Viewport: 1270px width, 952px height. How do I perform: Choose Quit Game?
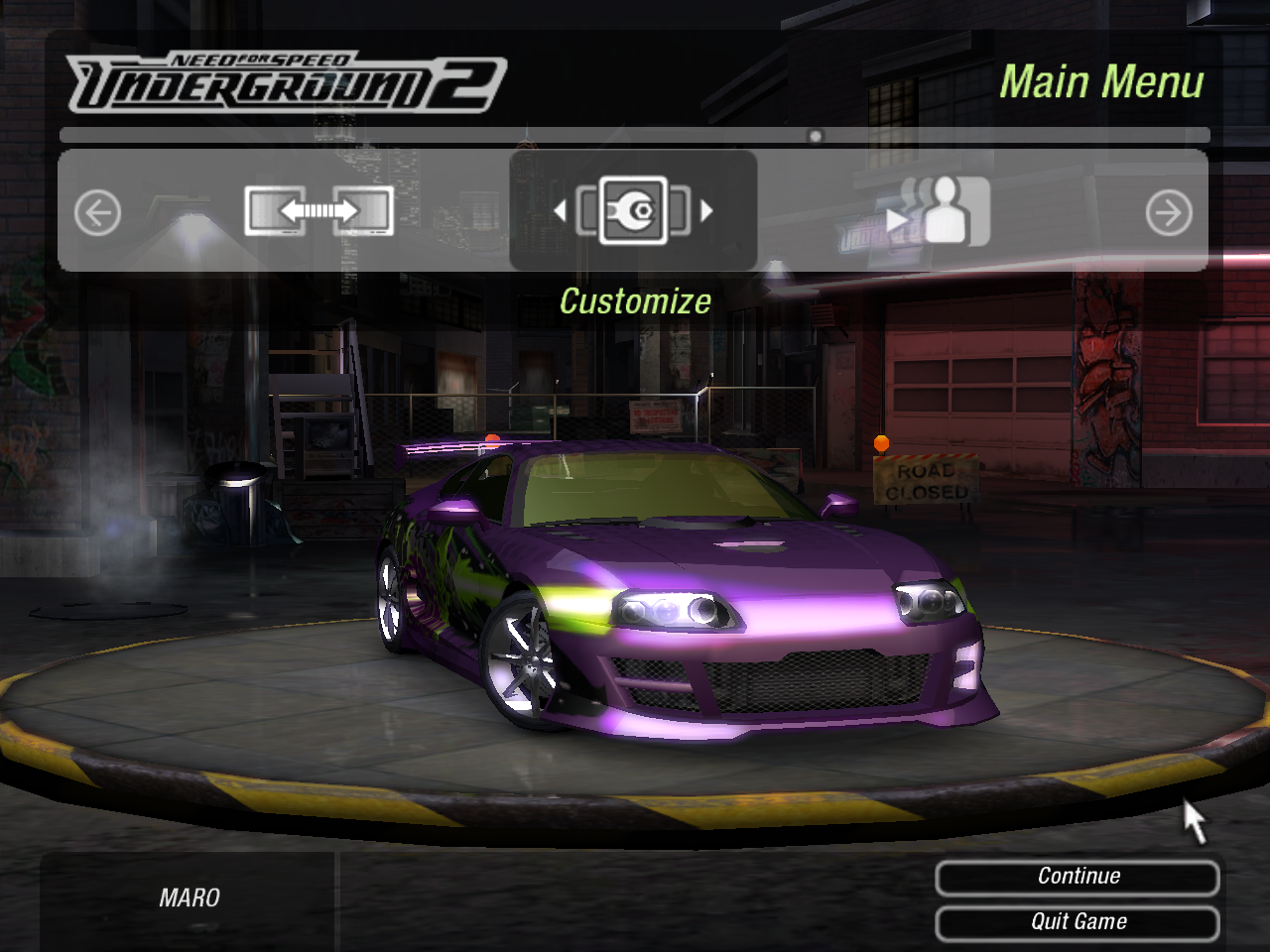(x=1078, y=922)
